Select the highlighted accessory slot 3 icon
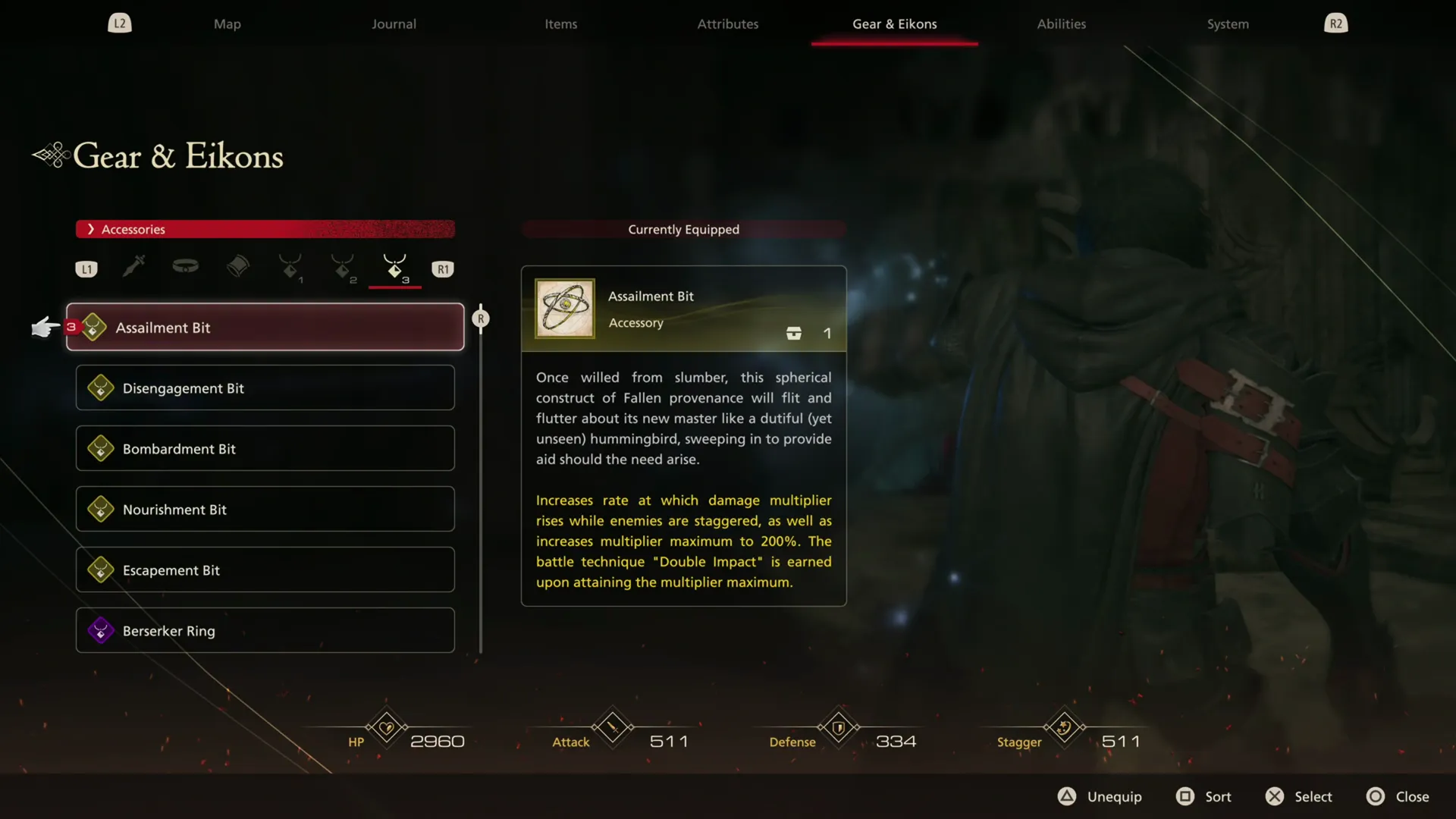Viewport: 1456px width, 819px height. [394, 268]
